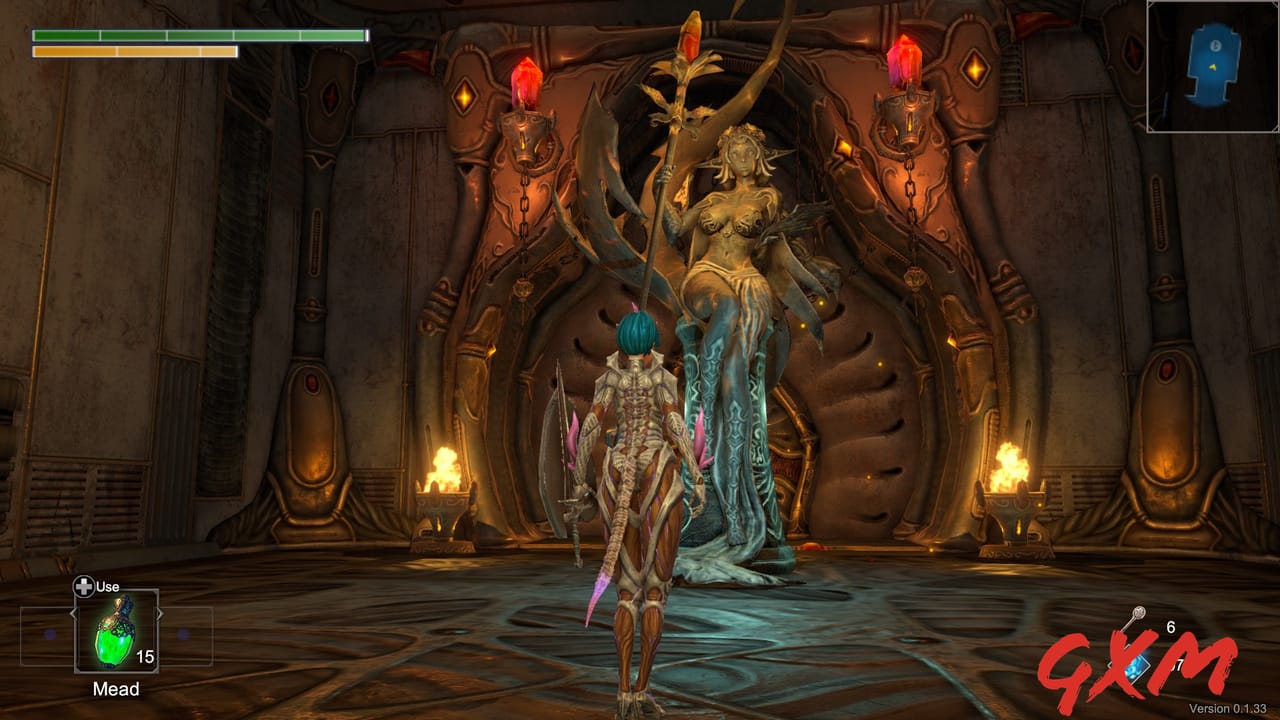Expand to the next item with the right arrow
The width and height of the screenshot is (1280, 720).
coord(159,614)
